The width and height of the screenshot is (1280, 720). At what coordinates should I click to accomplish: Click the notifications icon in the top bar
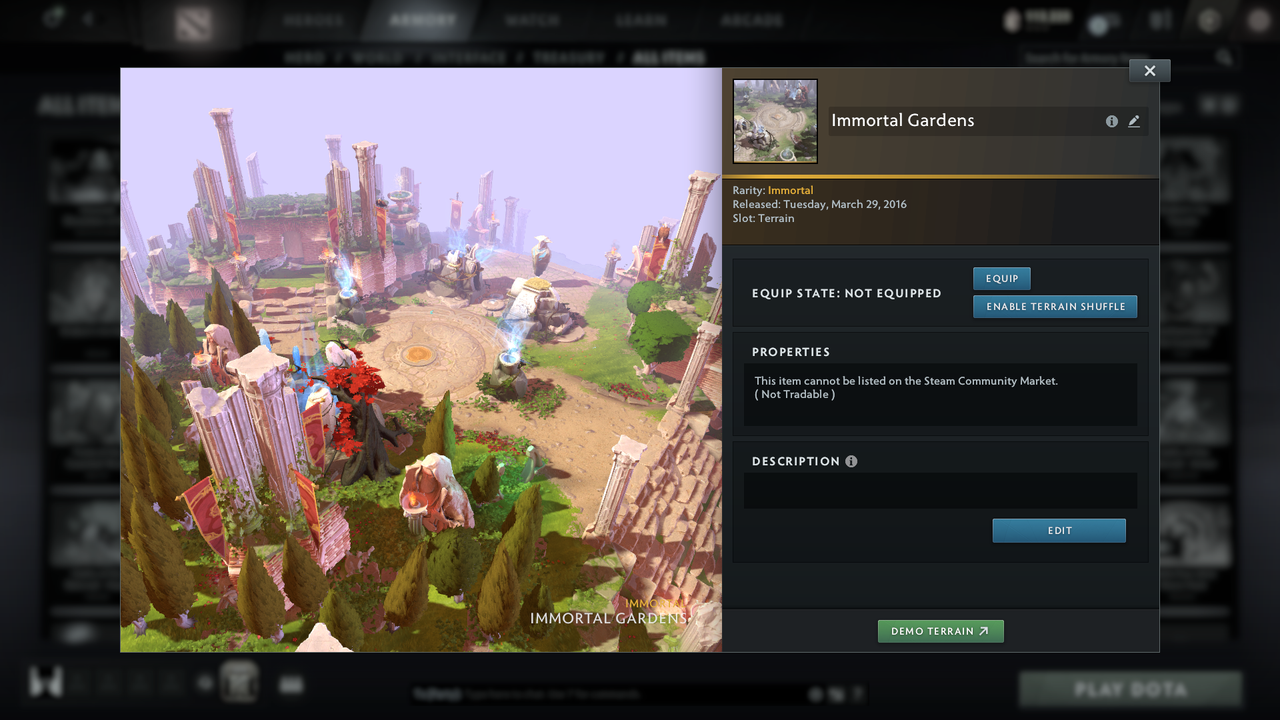[x=1155, y=21]
